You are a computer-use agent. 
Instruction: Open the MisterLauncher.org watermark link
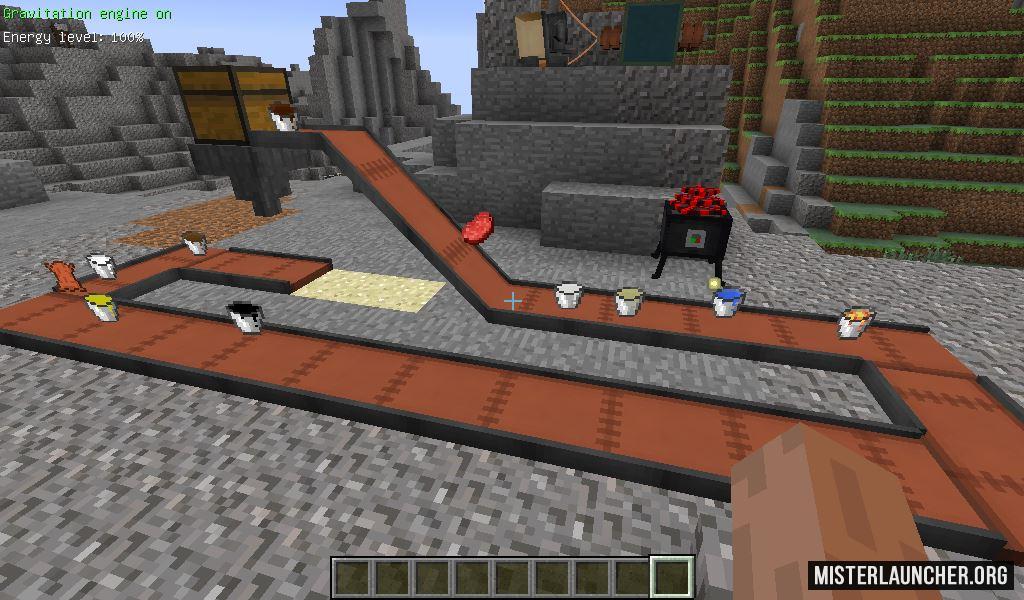point(910,575)
